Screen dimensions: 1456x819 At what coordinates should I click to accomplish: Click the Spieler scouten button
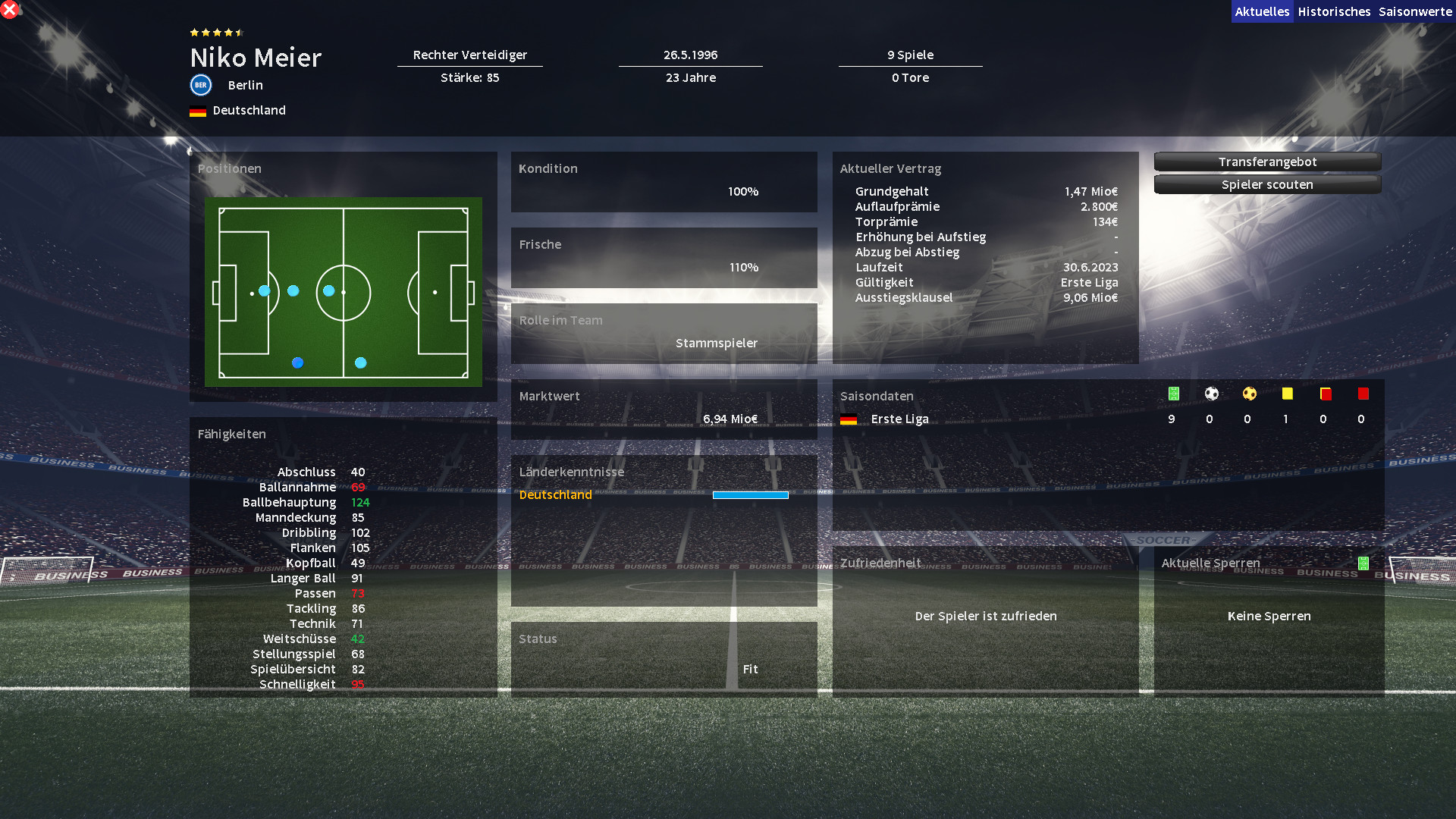pyautogui.click(x=1267, y=184)
